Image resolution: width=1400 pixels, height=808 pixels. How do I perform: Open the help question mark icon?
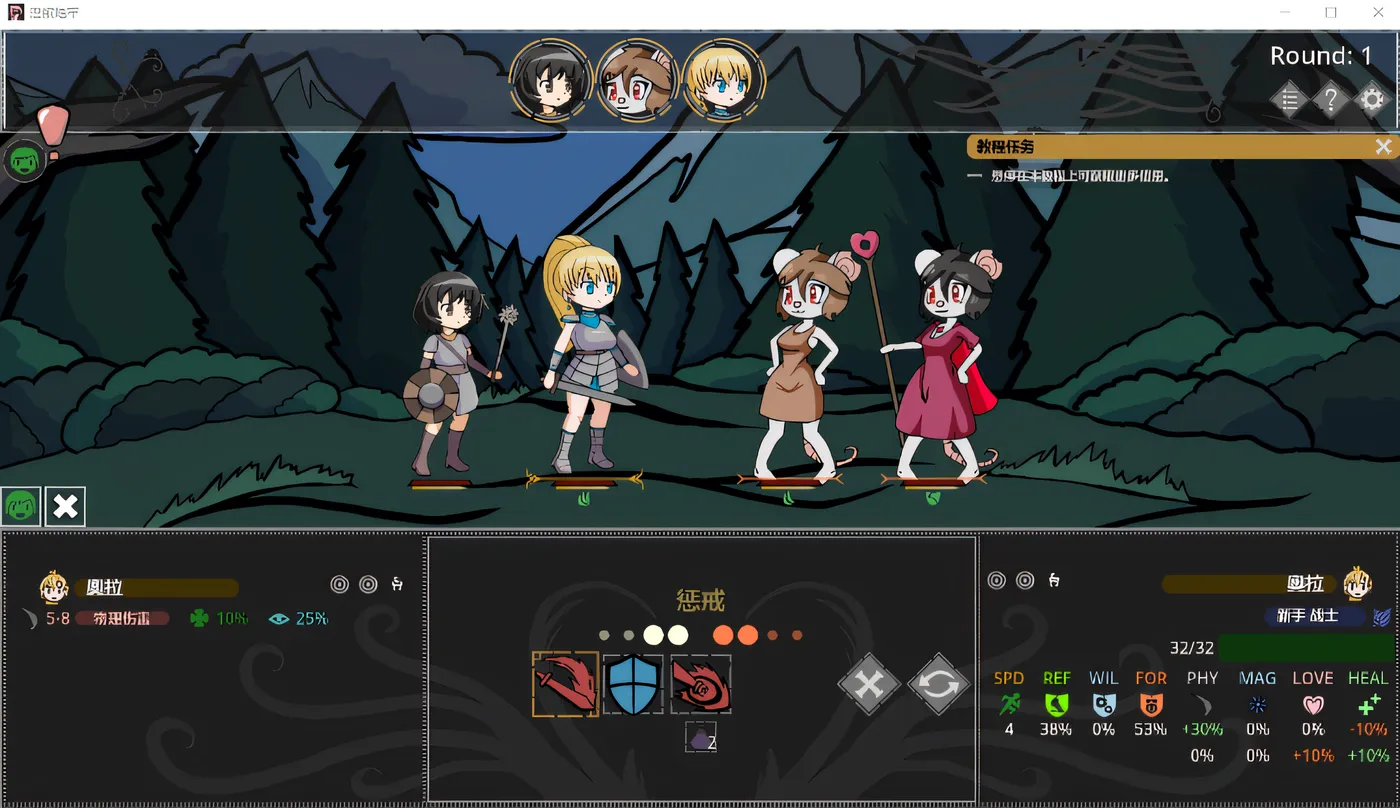(1330, 99)
